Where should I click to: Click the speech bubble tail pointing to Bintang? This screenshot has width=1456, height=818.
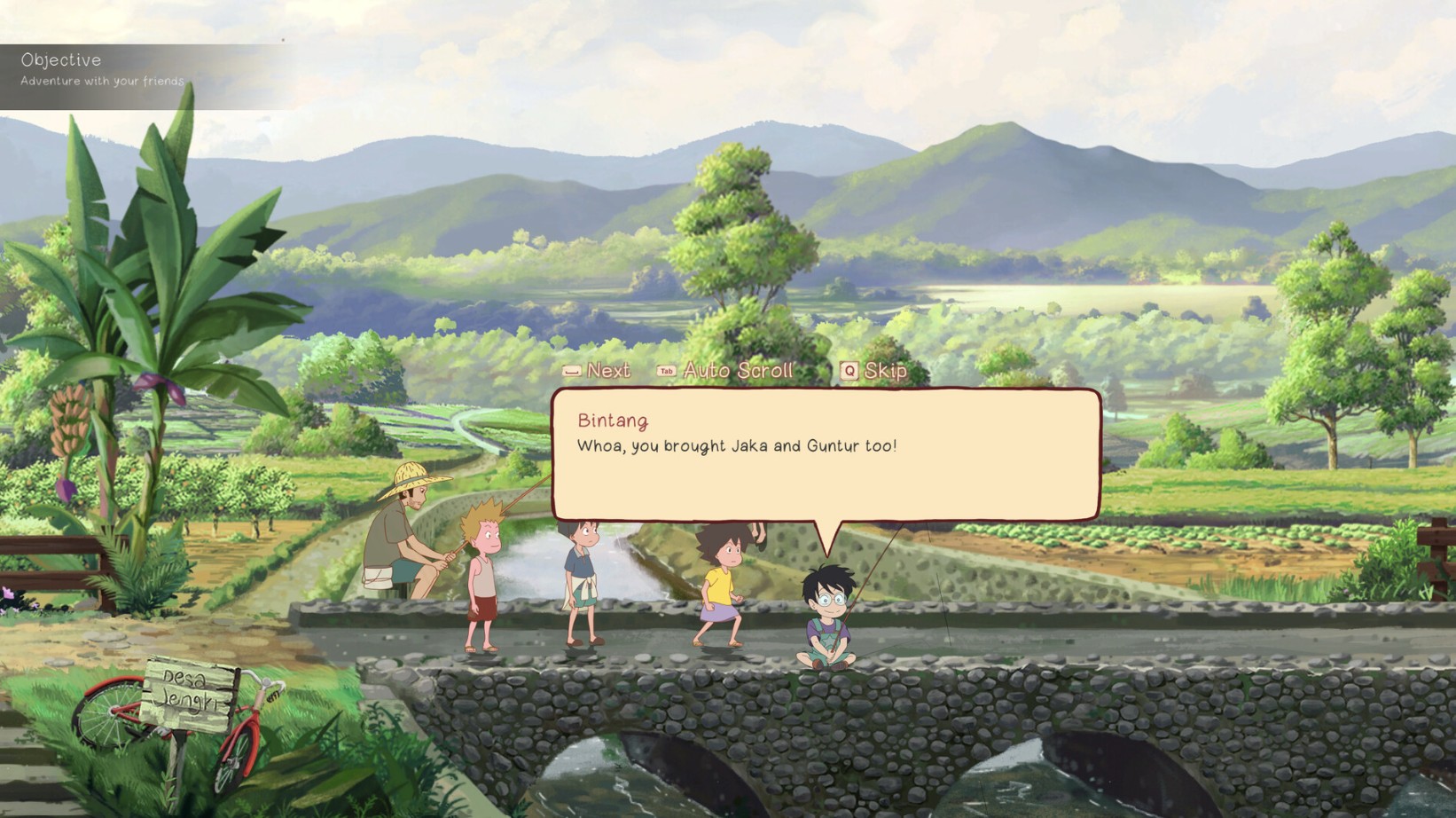click(x=829, y=532)
